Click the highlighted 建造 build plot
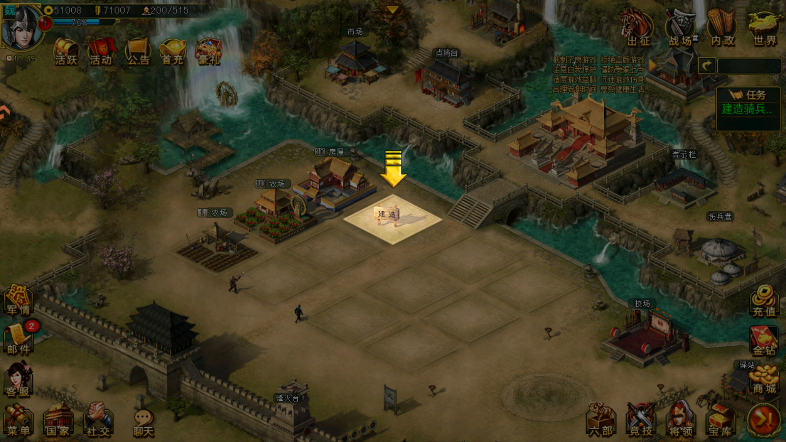The height and width of the screenshot is (442, 786). point(393,215)
